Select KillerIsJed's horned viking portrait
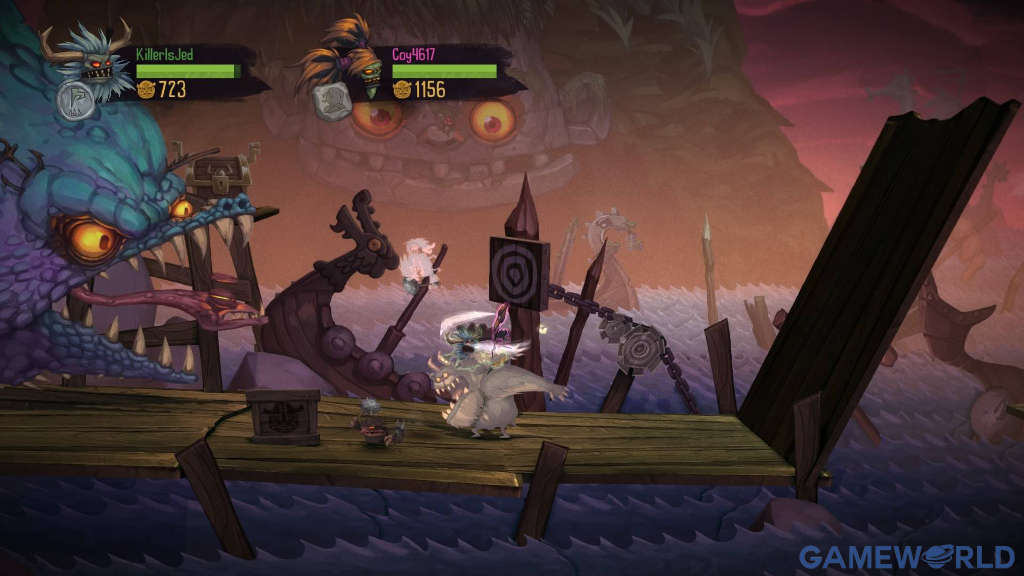The width and height of the screenshot is (1024, 576). [x=93, y=58]
